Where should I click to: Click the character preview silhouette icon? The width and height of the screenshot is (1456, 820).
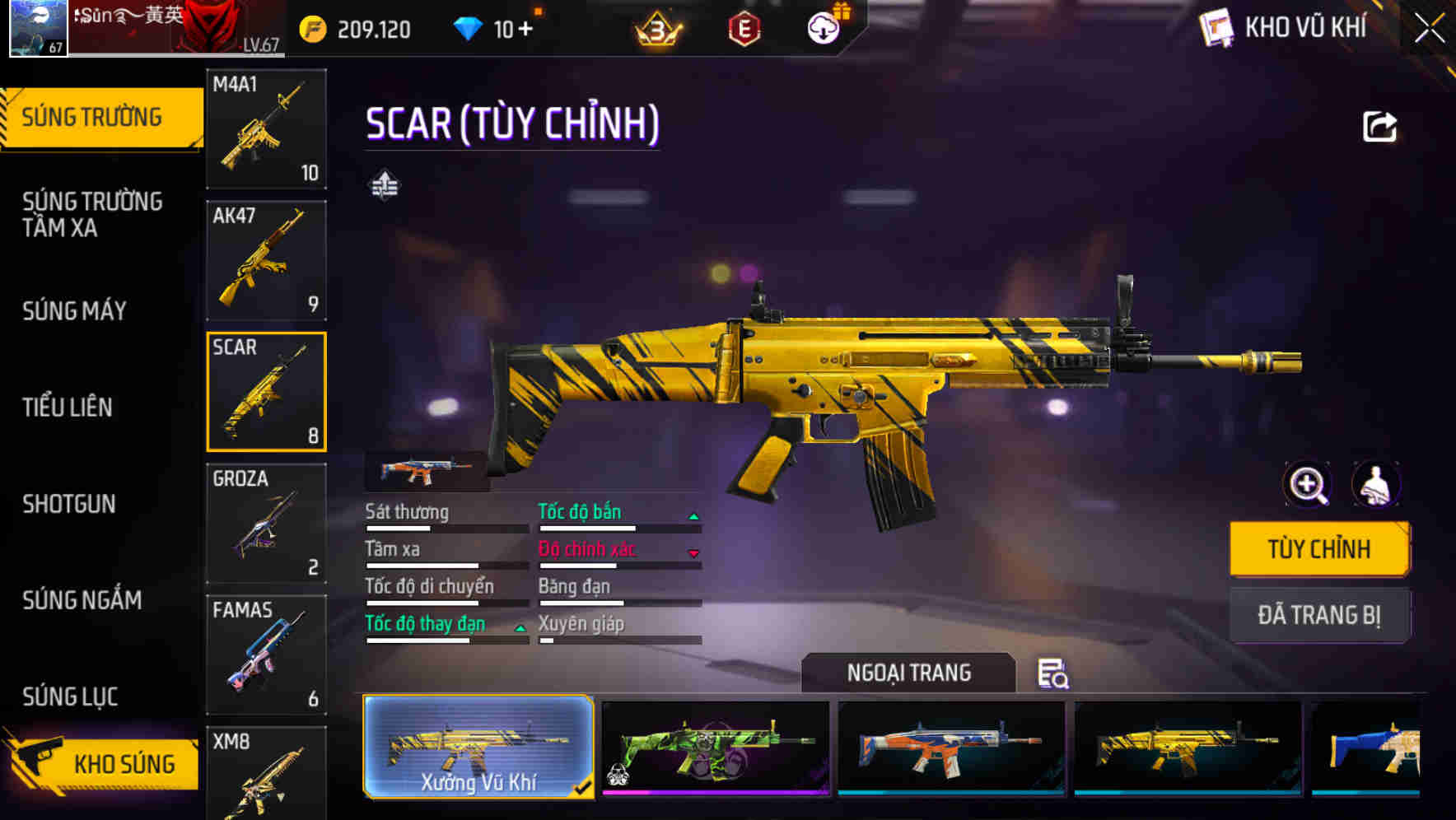click(1374, 485)
